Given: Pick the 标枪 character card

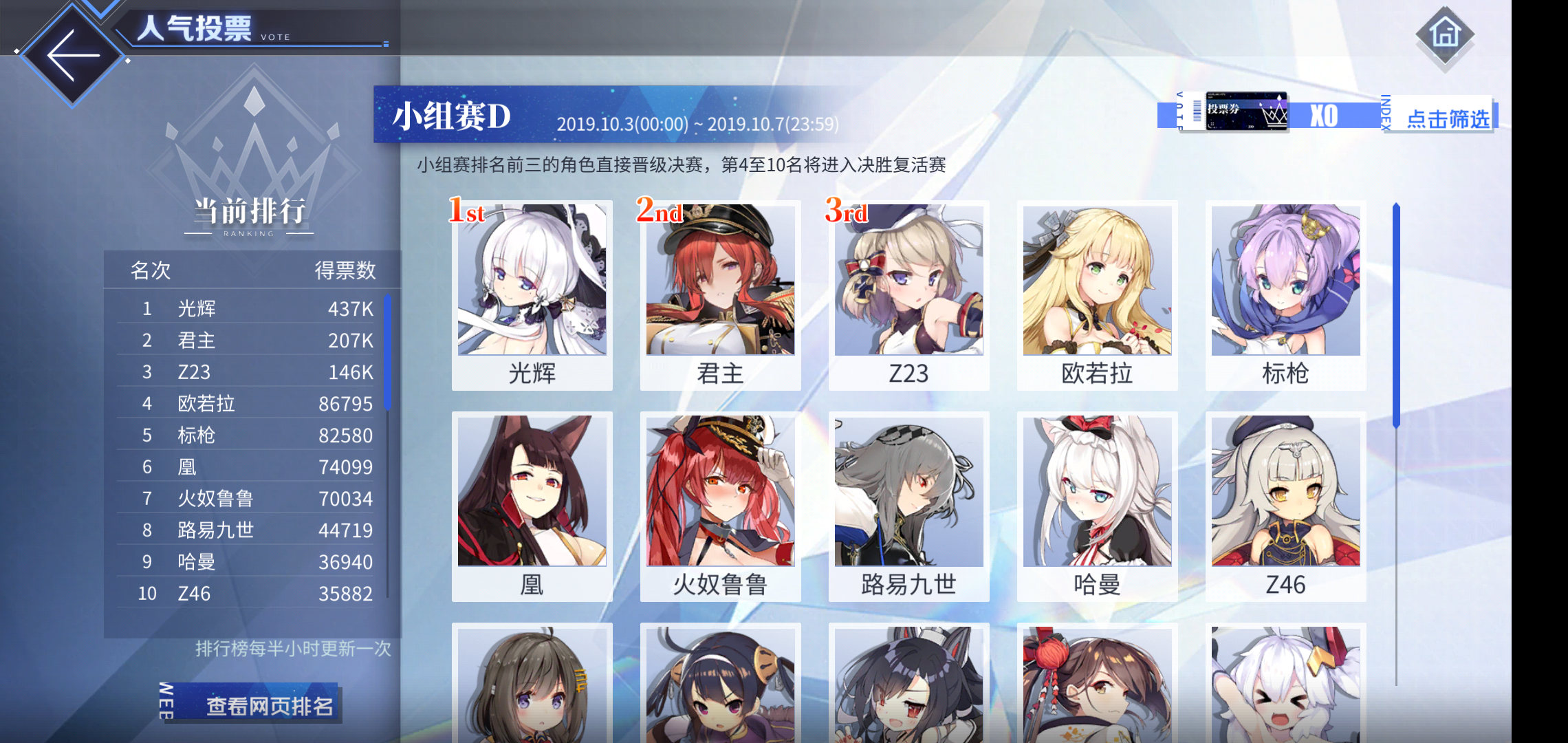Looking at the screenshot, I should [x=1285, y=296].
